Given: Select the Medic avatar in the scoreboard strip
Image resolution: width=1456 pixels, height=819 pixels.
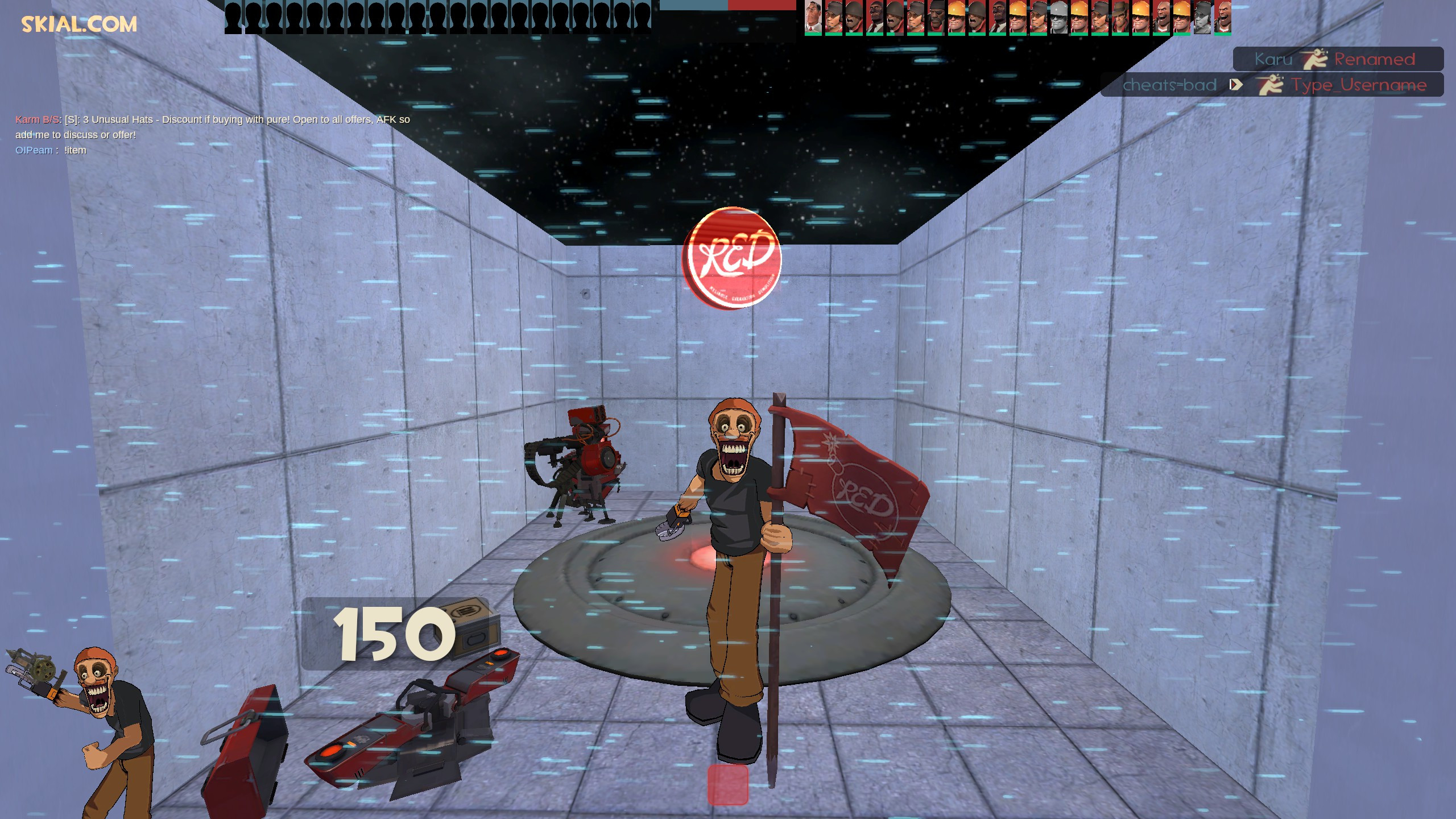Looking at the screenshot, I should (812, 16).
